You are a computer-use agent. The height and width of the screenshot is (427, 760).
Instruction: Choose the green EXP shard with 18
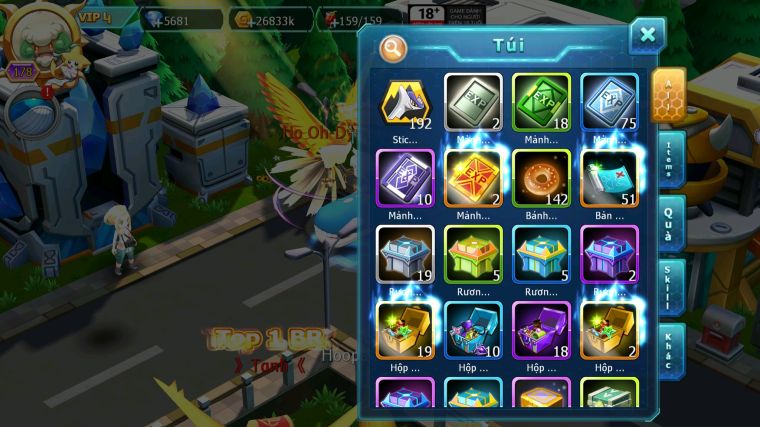(541, 103)
